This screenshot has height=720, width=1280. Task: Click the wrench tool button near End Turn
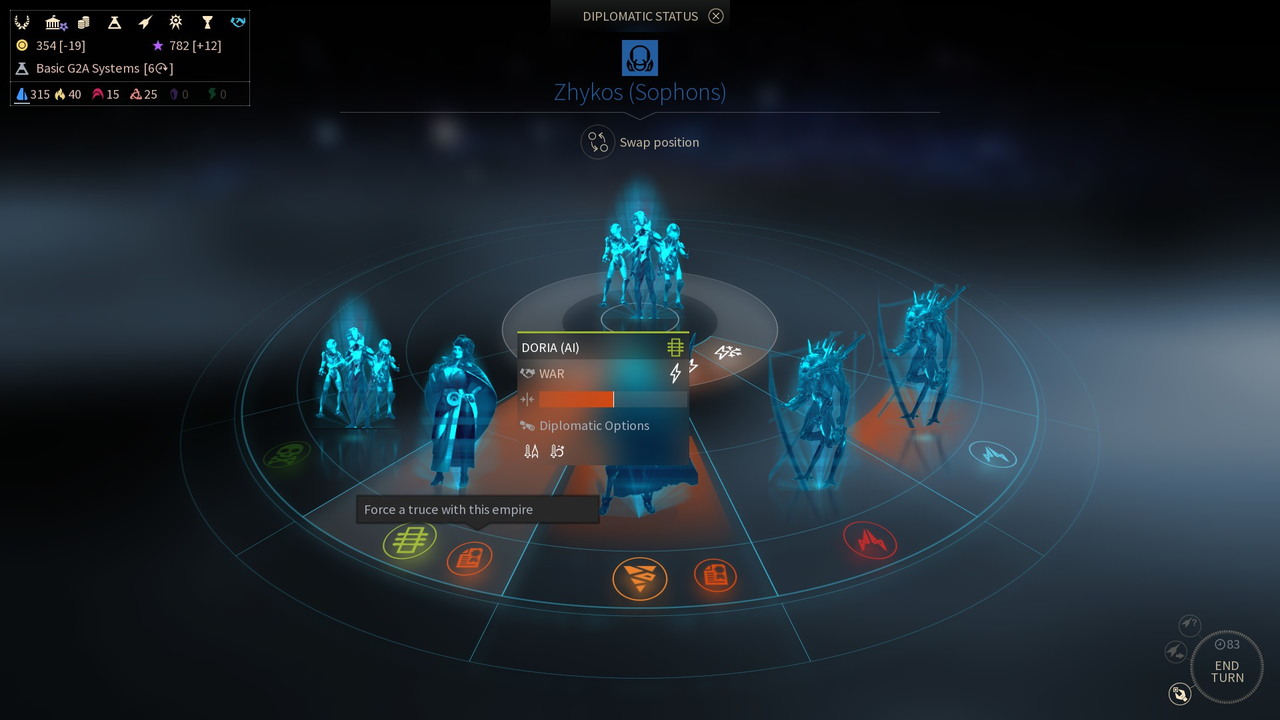(1180, 693)
